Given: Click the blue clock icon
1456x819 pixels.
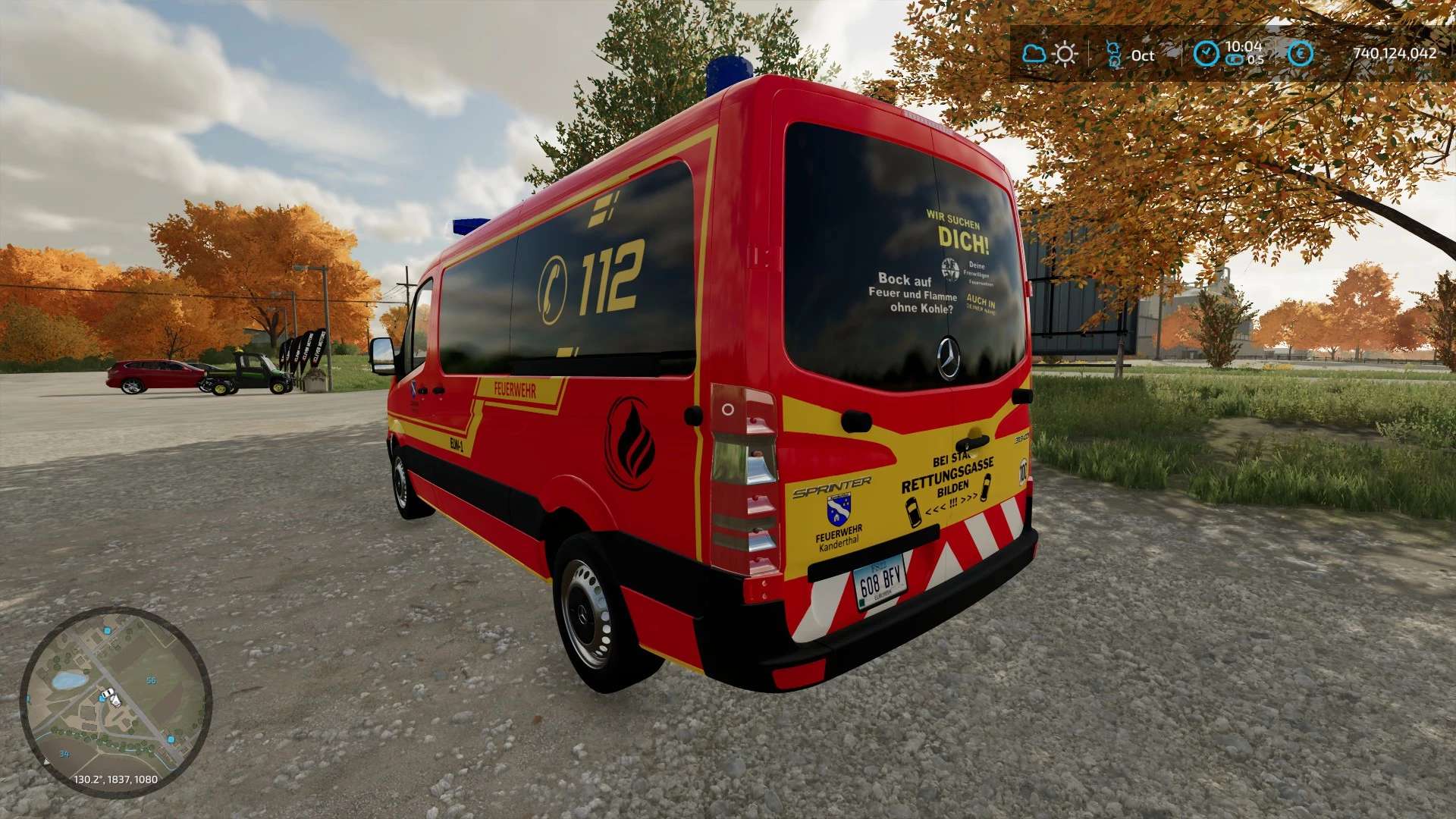Looking at the screenshot, I should click(1206, 54).
